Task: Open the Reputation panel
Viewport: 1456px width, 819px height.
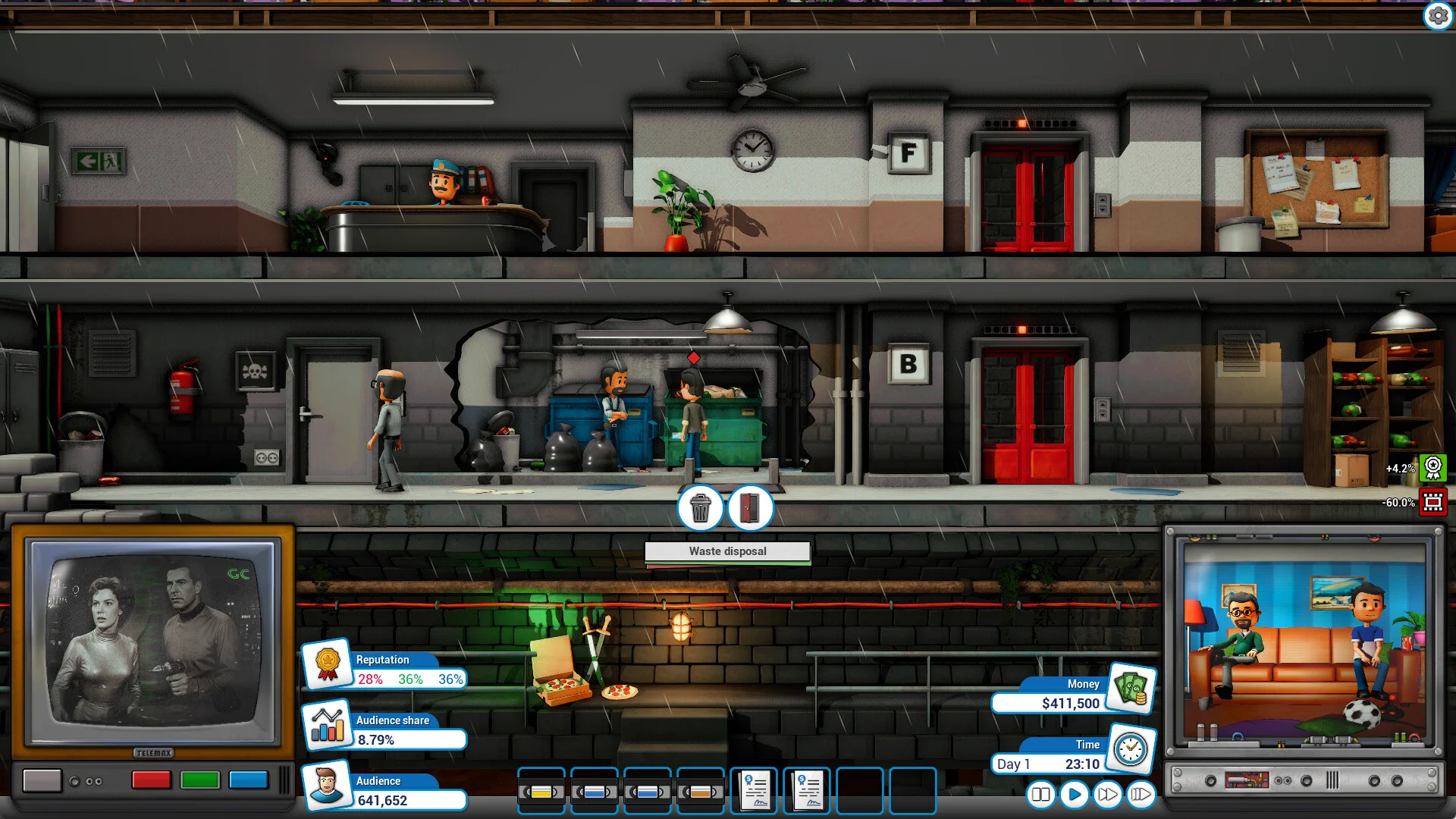Action: click(328, 664)
